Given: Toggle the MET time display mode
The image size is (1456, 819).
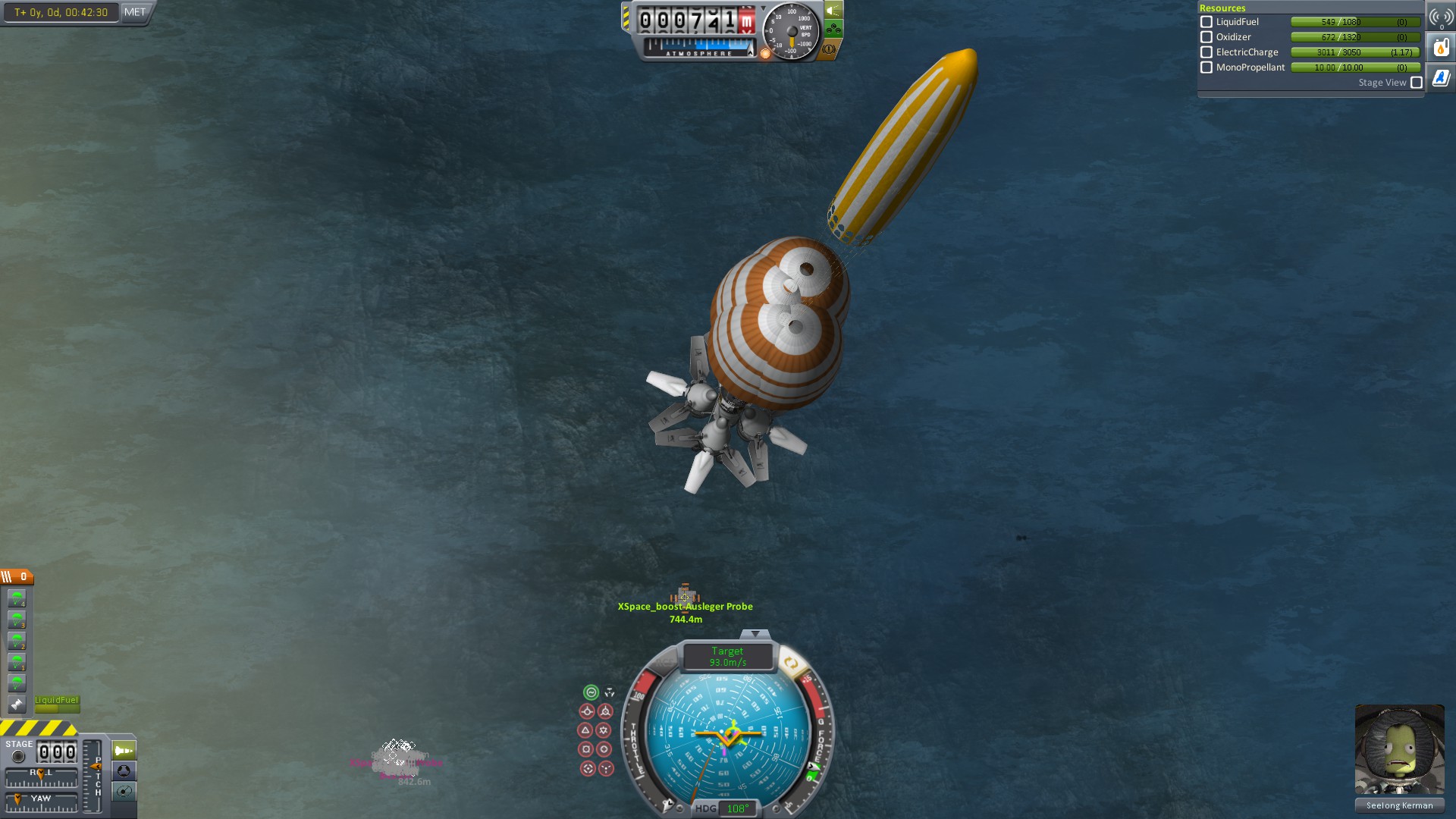Looking at the screenshot, I should pyautogui.click(x=135, y=12).
